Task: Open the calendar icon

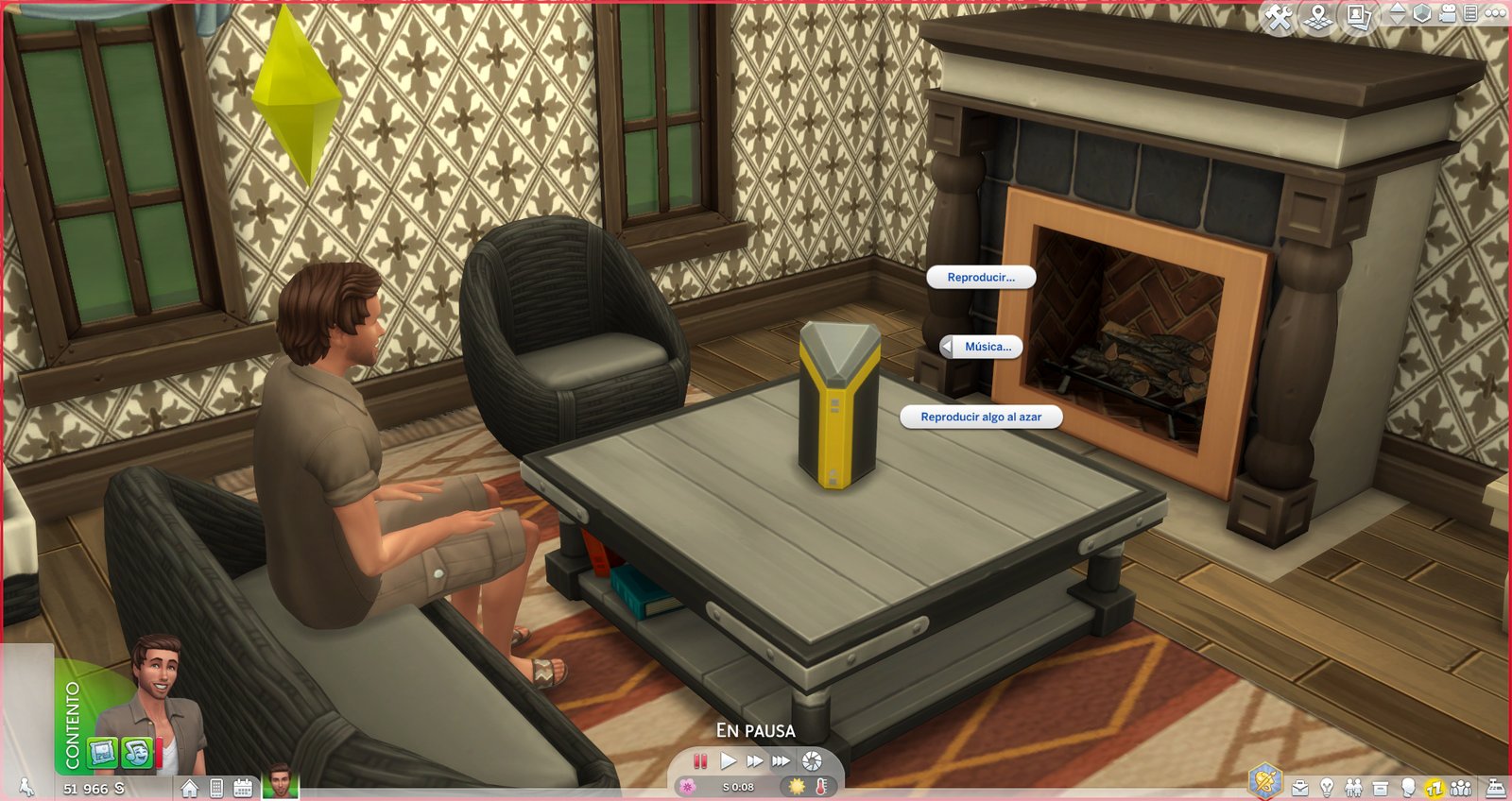Action: [243, 788]
